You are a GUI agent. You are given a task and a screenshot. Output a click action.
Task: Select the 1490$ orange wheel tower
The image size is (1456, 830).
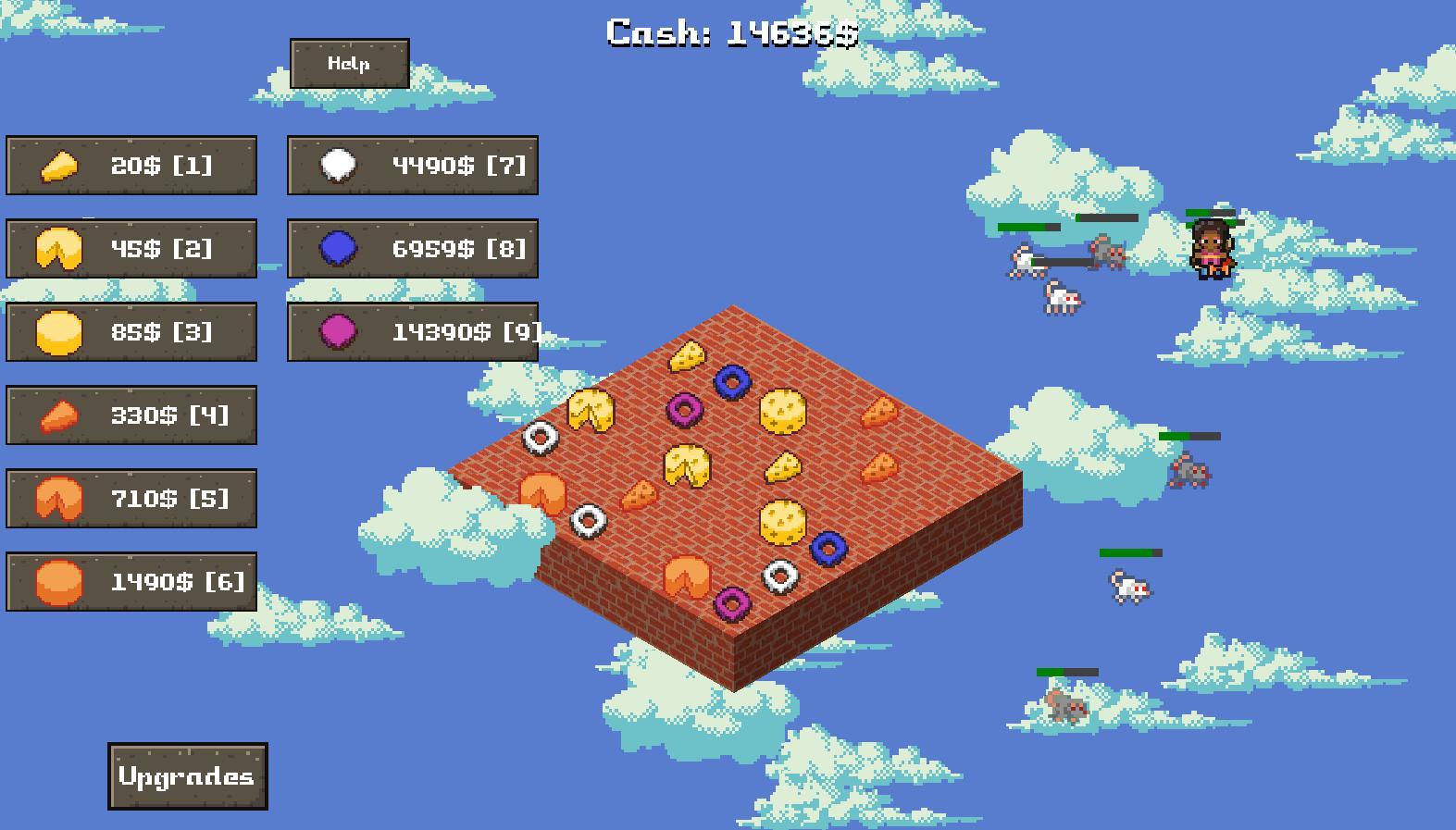click(131, 581)
